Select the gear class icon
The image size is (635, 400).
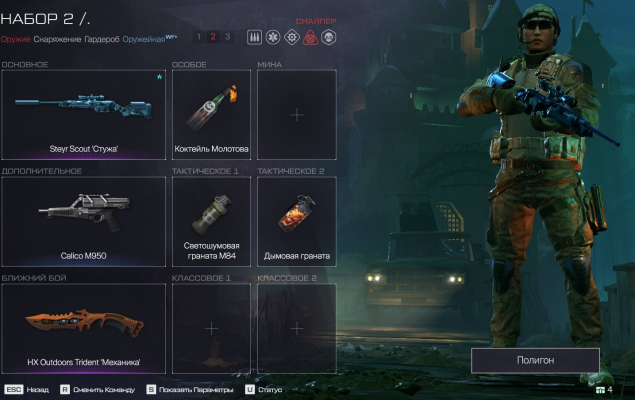click(291, 37)
